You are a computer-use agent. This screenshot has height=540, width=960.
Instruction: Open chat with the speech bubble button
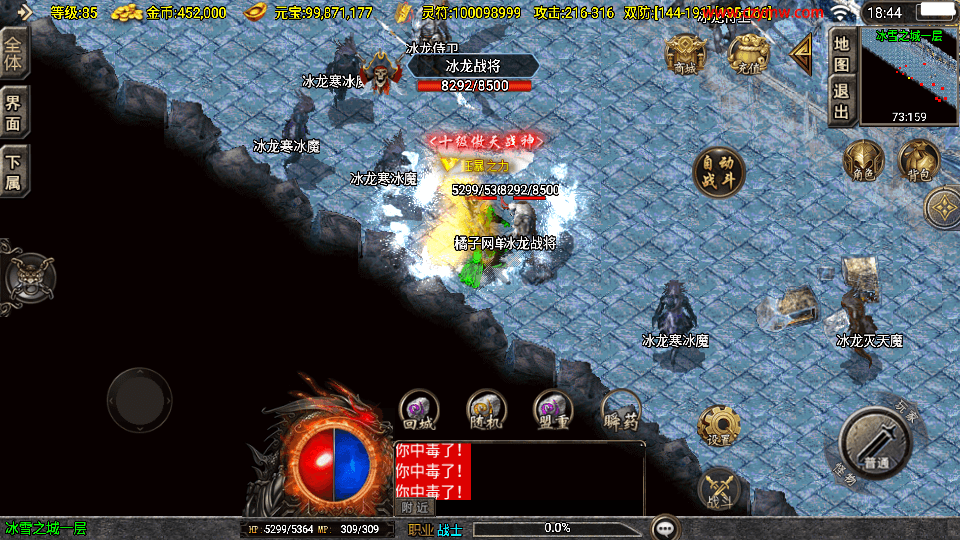(665, 527)
